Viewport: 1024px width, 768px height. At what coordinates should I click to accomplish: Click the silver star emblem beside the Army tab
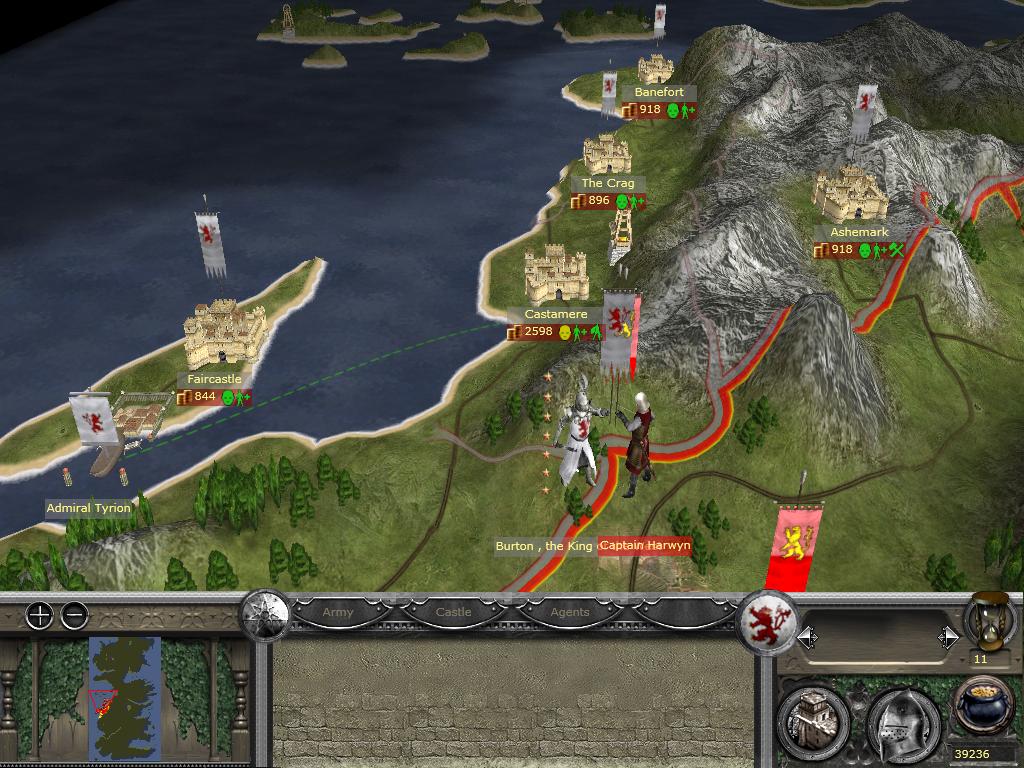click(265, 612)
